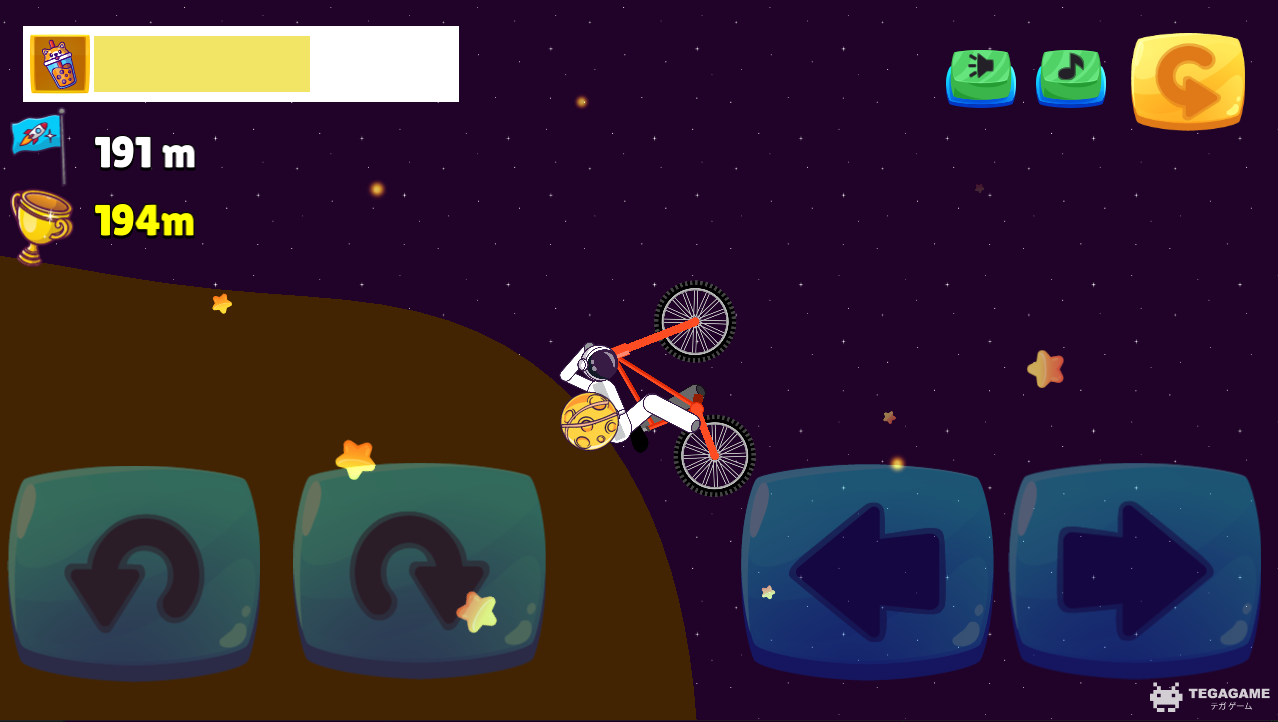This screenshot has width=1278, height=722.
Task: Tap the right arrow accelerate button
Action: (x=1135, y=571)
